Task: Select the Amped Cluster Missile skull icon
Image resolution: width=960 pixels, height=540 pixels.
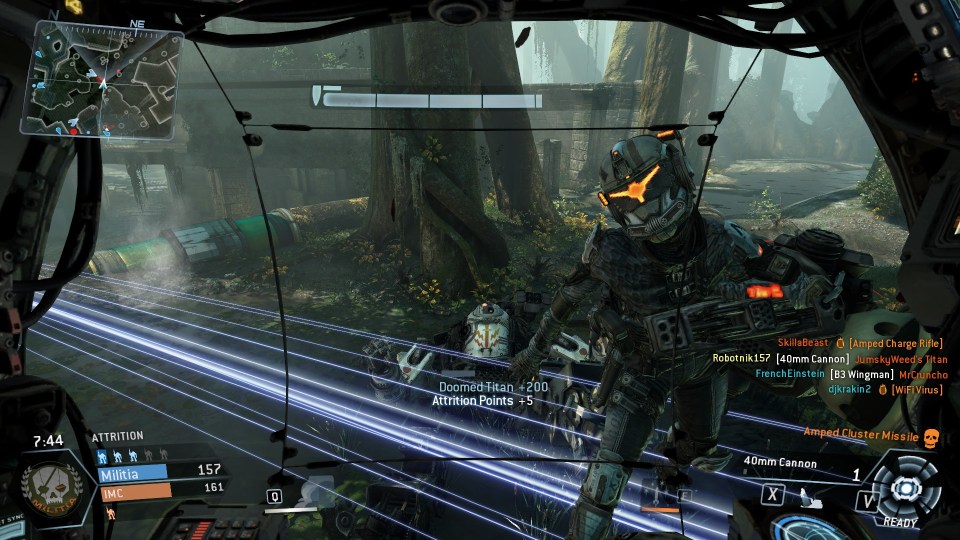Action: point(931,437)
